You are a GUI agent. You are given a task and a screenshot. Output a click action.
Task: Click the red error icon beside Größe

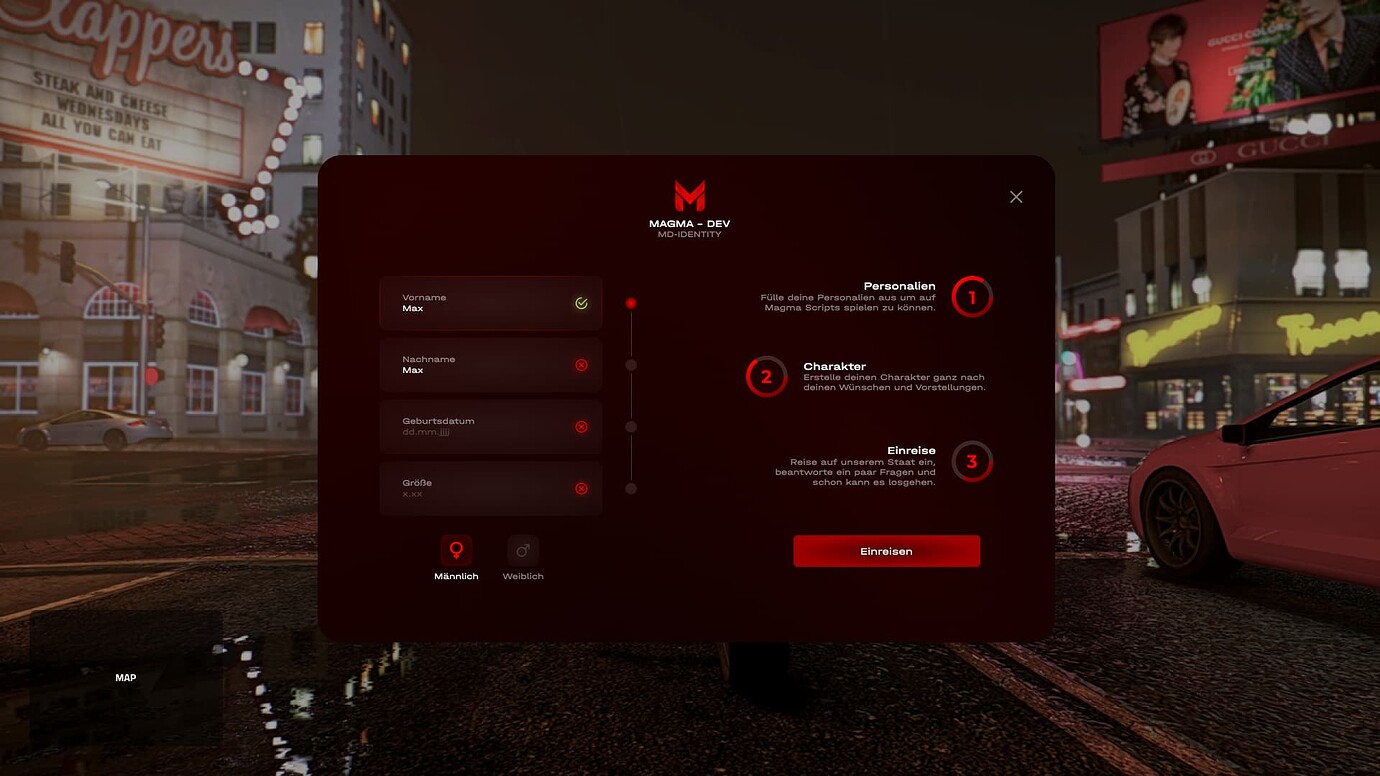581,488
